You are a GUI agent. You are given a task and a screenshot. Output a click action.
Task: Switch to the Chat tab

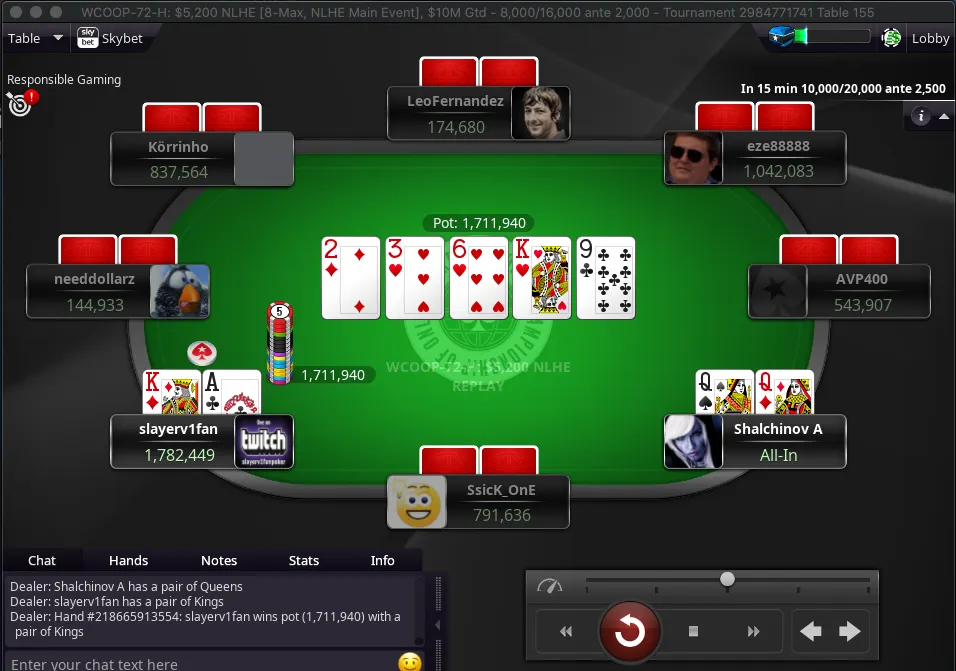coord(42,560)
